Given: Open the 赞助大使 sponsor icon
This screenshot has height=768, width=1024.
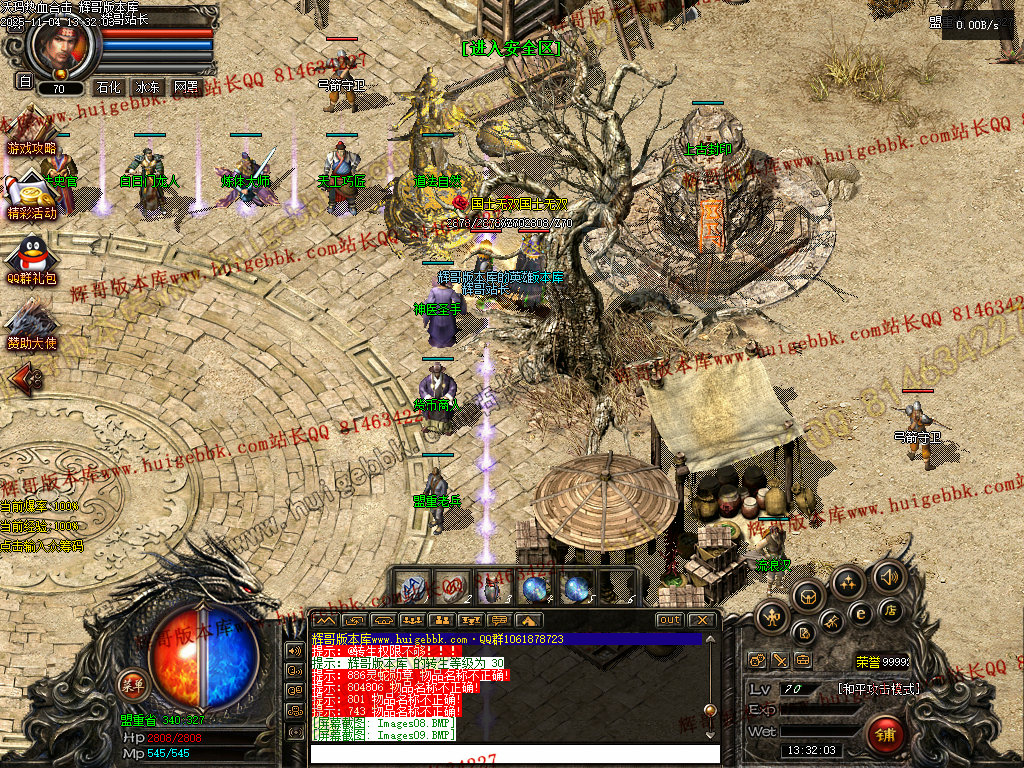Looking at the screenshot, I should (31, 325).
